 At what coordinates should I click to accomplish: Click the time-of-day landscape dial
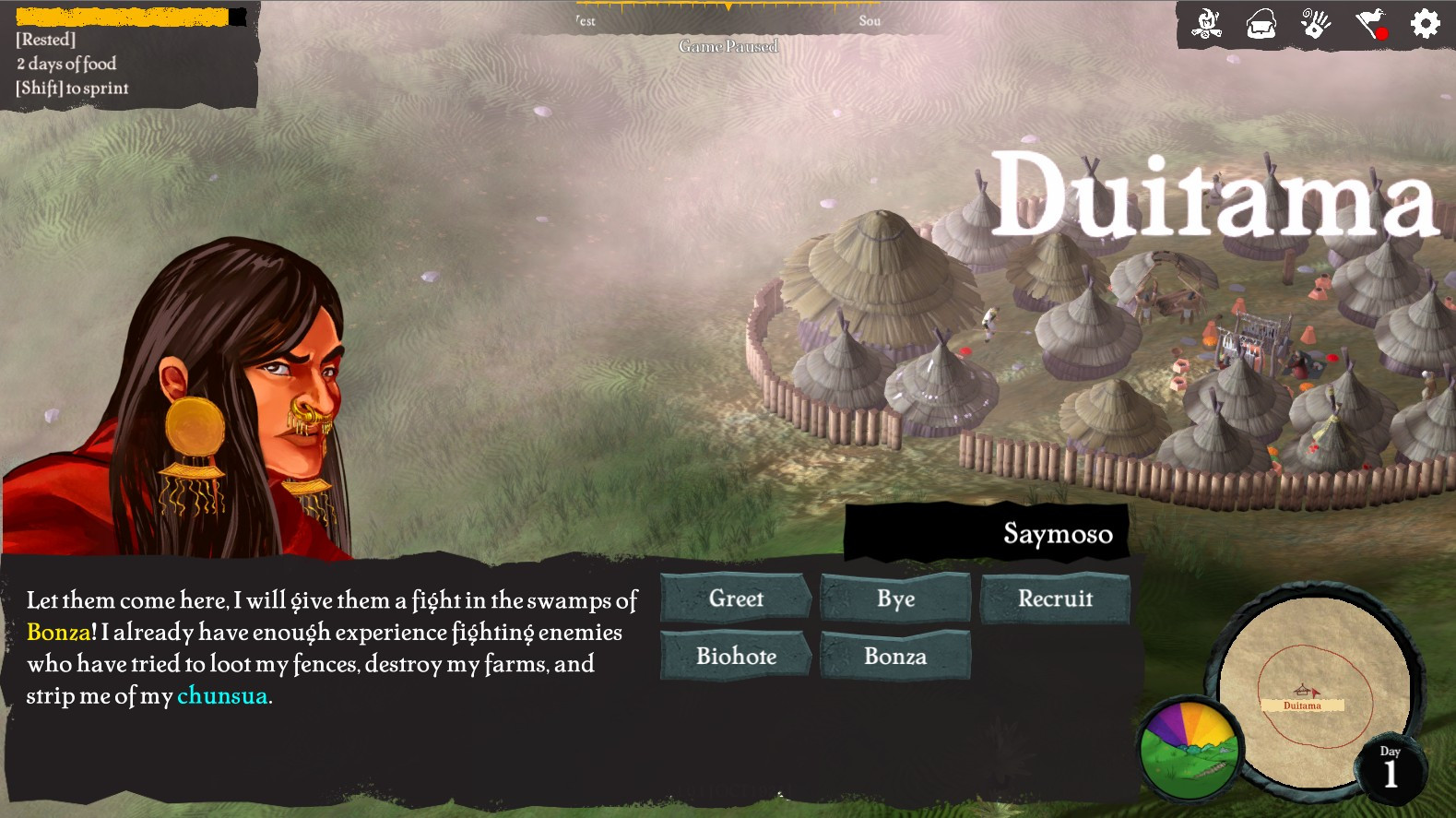[1190, 749]
